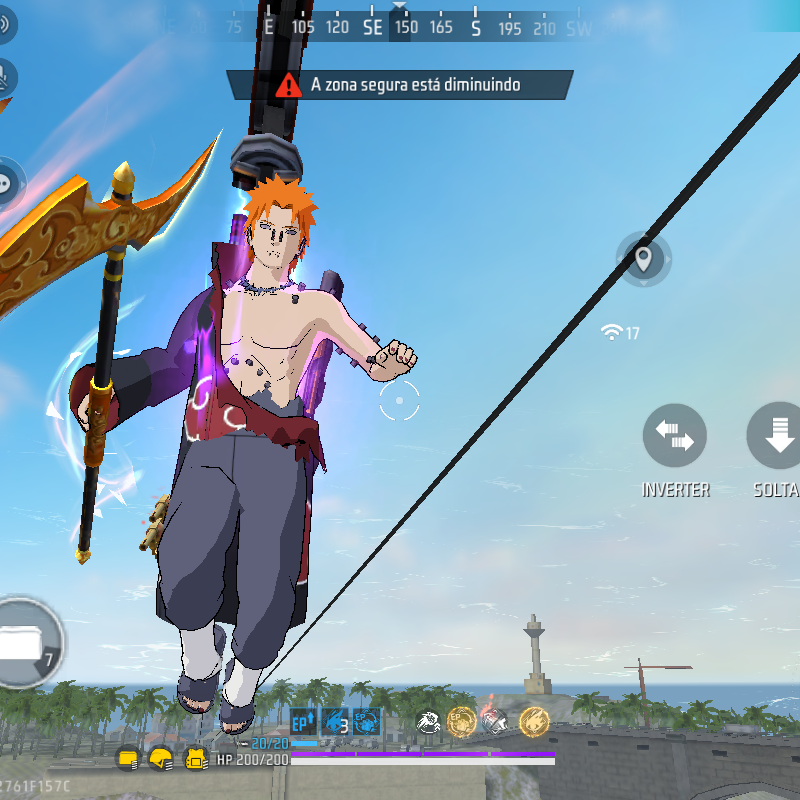Activate the gold EP coin skill icon
The image size is (800, 800).
(461, 720)
